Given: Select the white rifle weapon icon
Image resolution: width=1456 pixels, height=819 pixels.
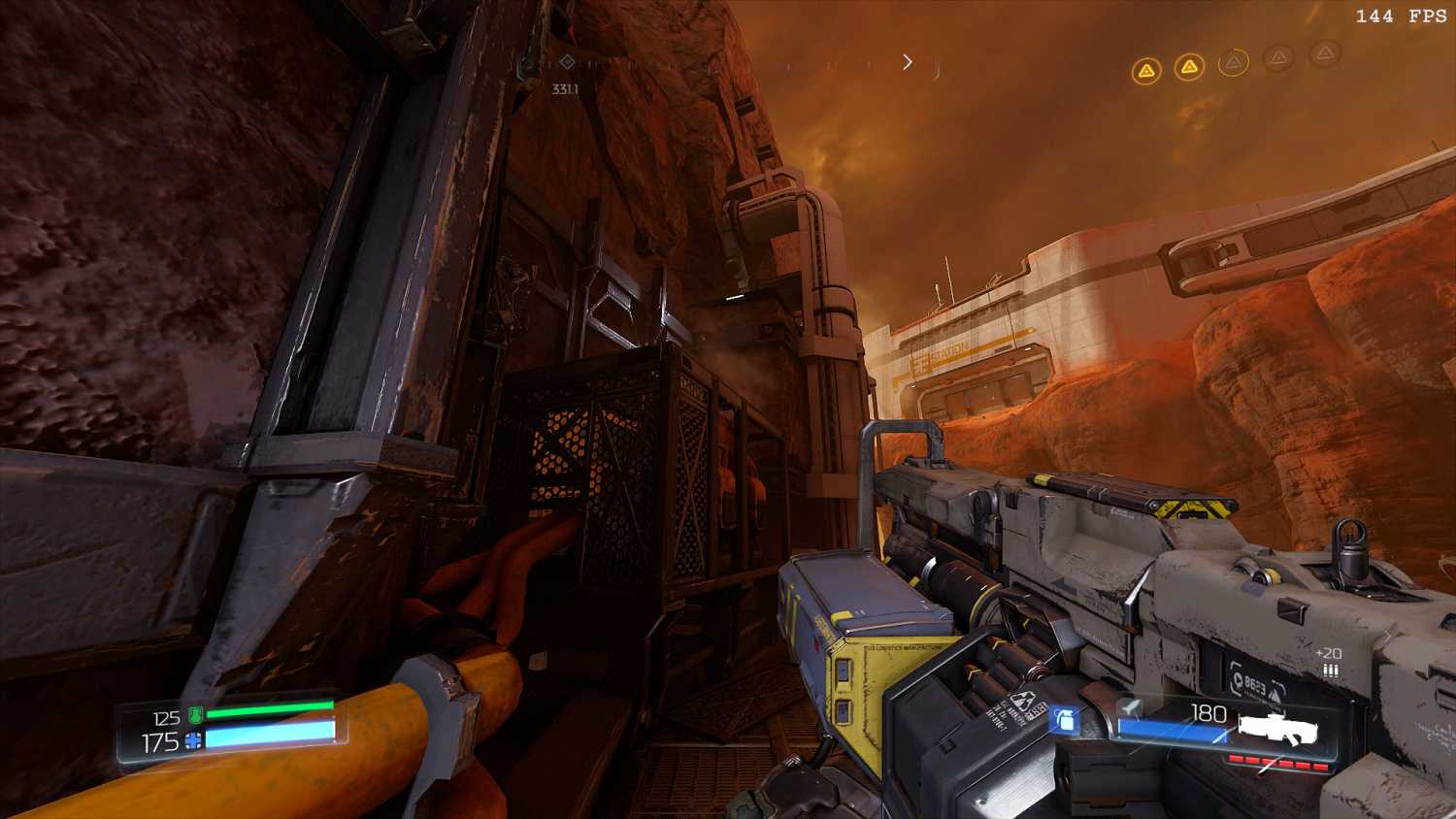Looking at the screenshot, I should click(1277, 730).
